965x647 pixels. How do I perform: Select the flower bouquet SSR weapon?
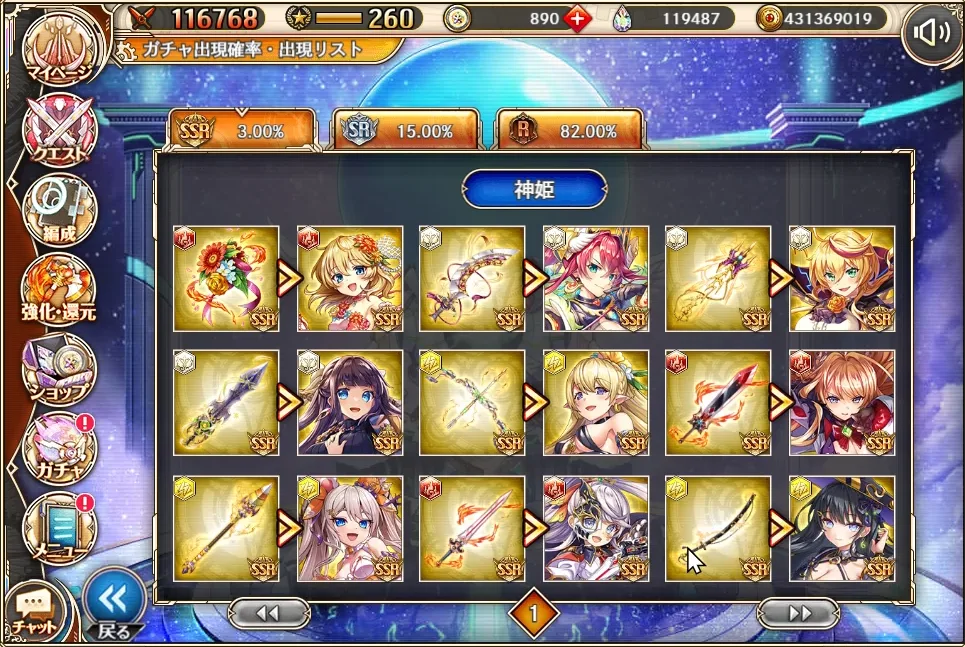pyautogui.click(x=226, y=279)
